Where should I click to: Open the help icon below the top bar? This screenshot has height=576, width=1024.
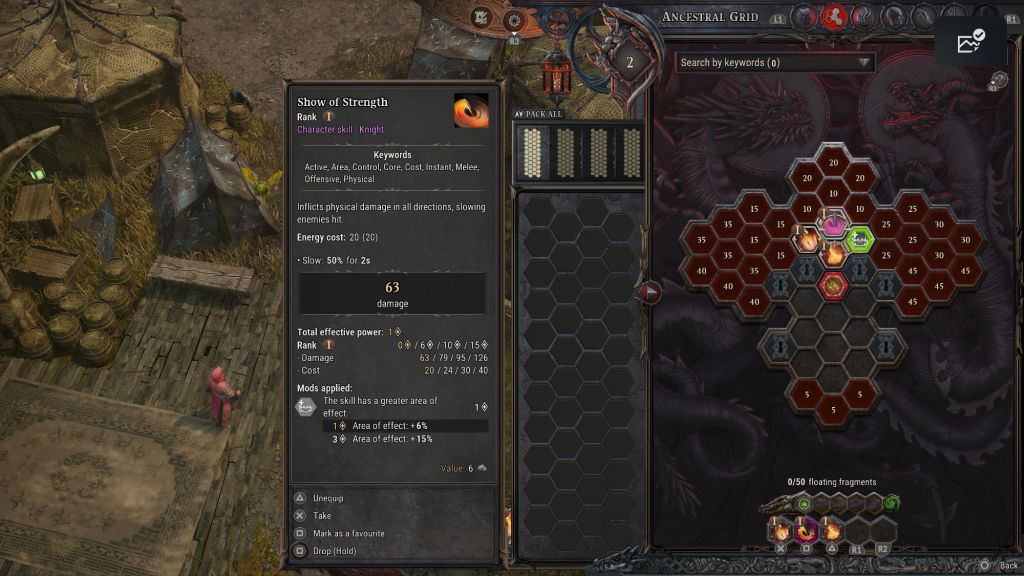(x=999, y=80)
